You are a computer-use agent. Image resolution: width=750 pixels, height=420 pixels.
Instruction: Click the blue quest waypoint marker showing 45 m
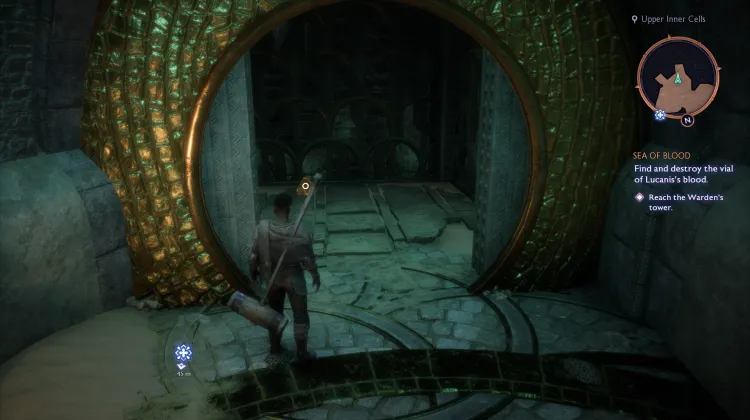coord(183,352)
